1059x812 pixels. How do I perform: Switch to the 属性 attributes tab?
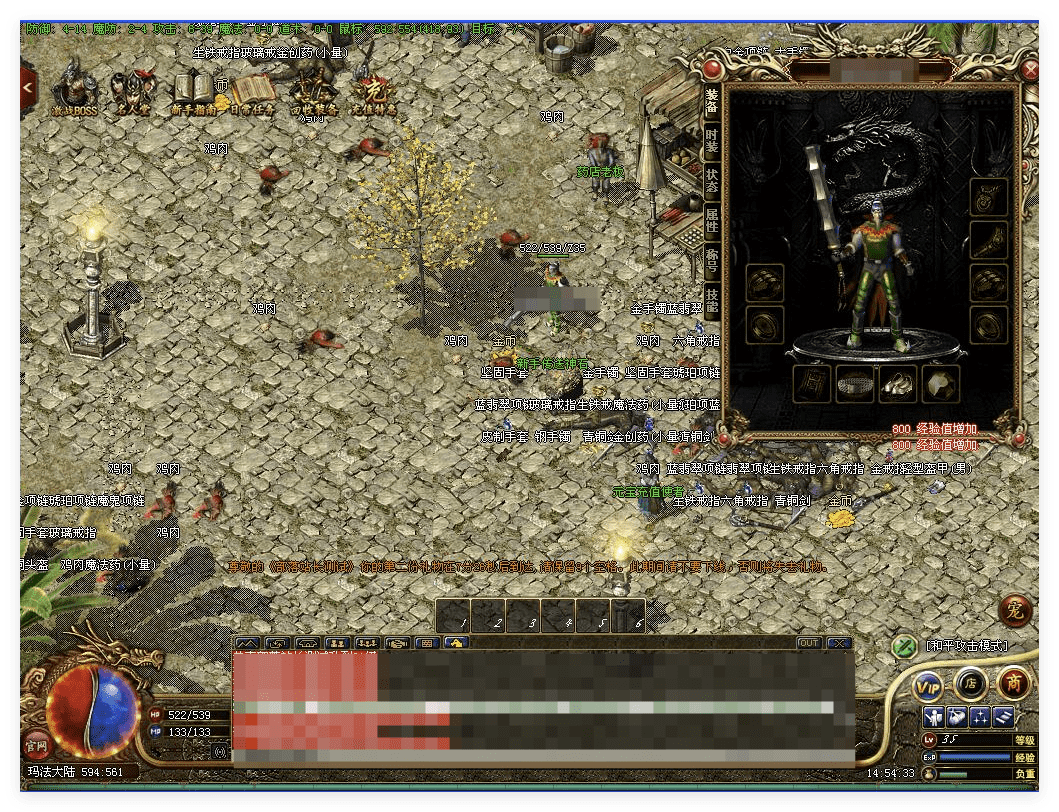coord(711,220)
